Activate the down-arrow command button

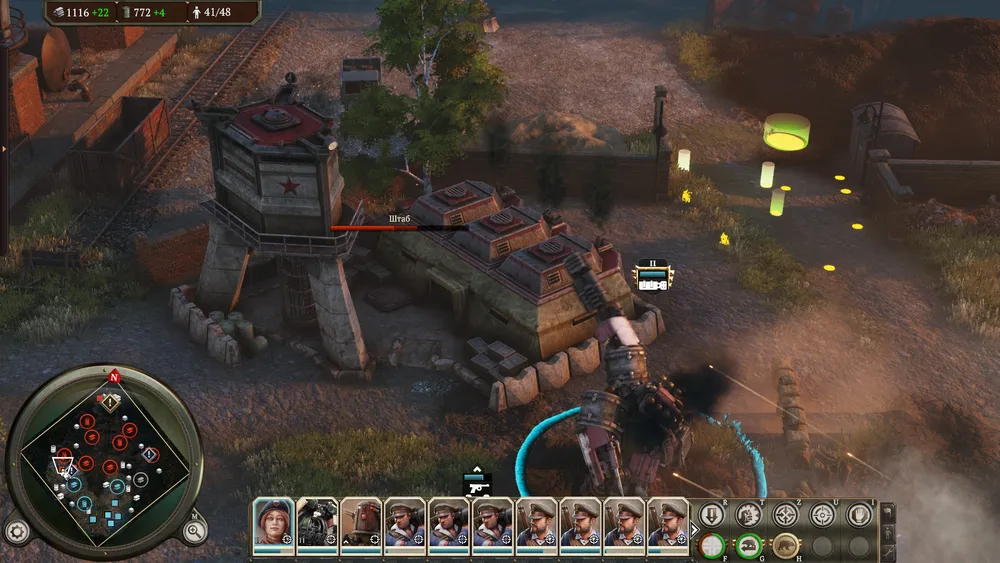click(x=711, y=515)
